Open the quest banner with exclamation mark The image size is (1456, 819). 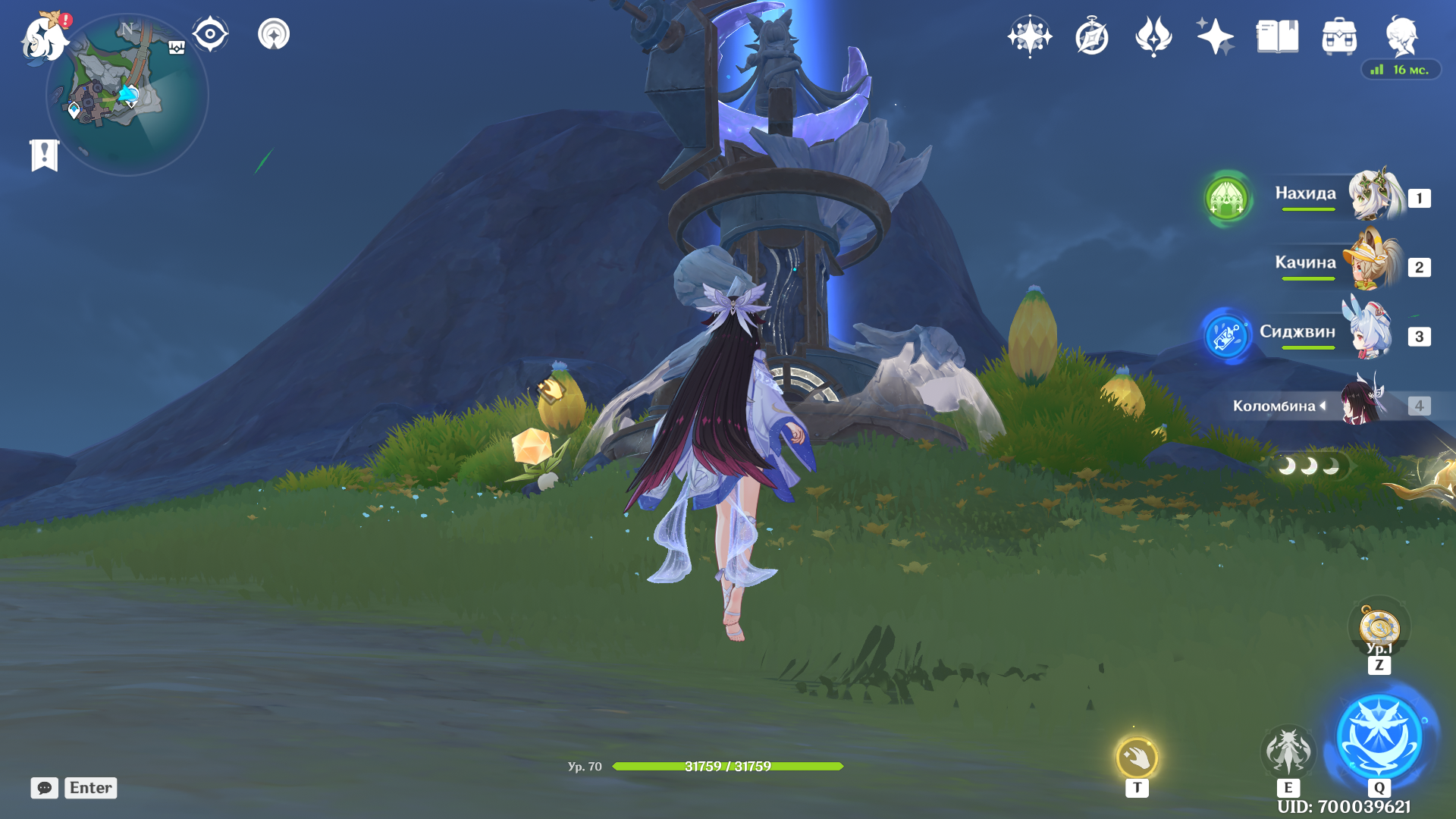(x=45, y=155)
